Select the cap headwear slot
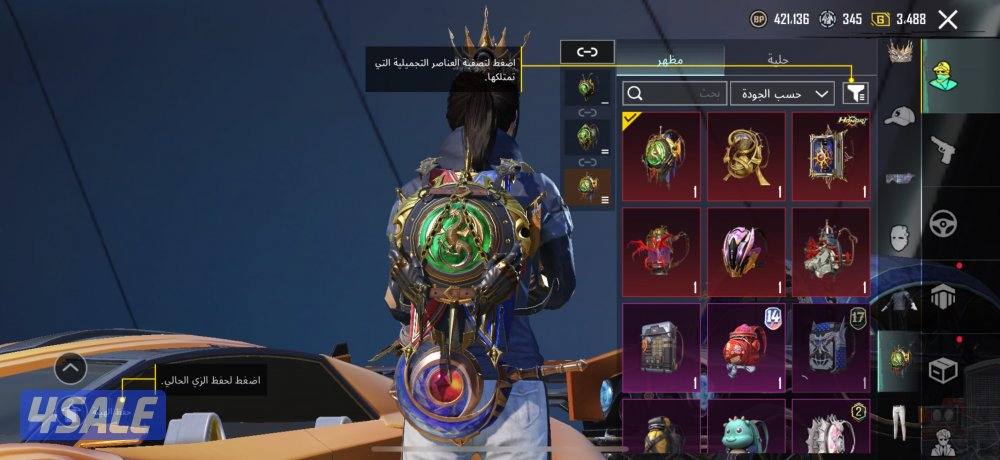 [900, 116]
